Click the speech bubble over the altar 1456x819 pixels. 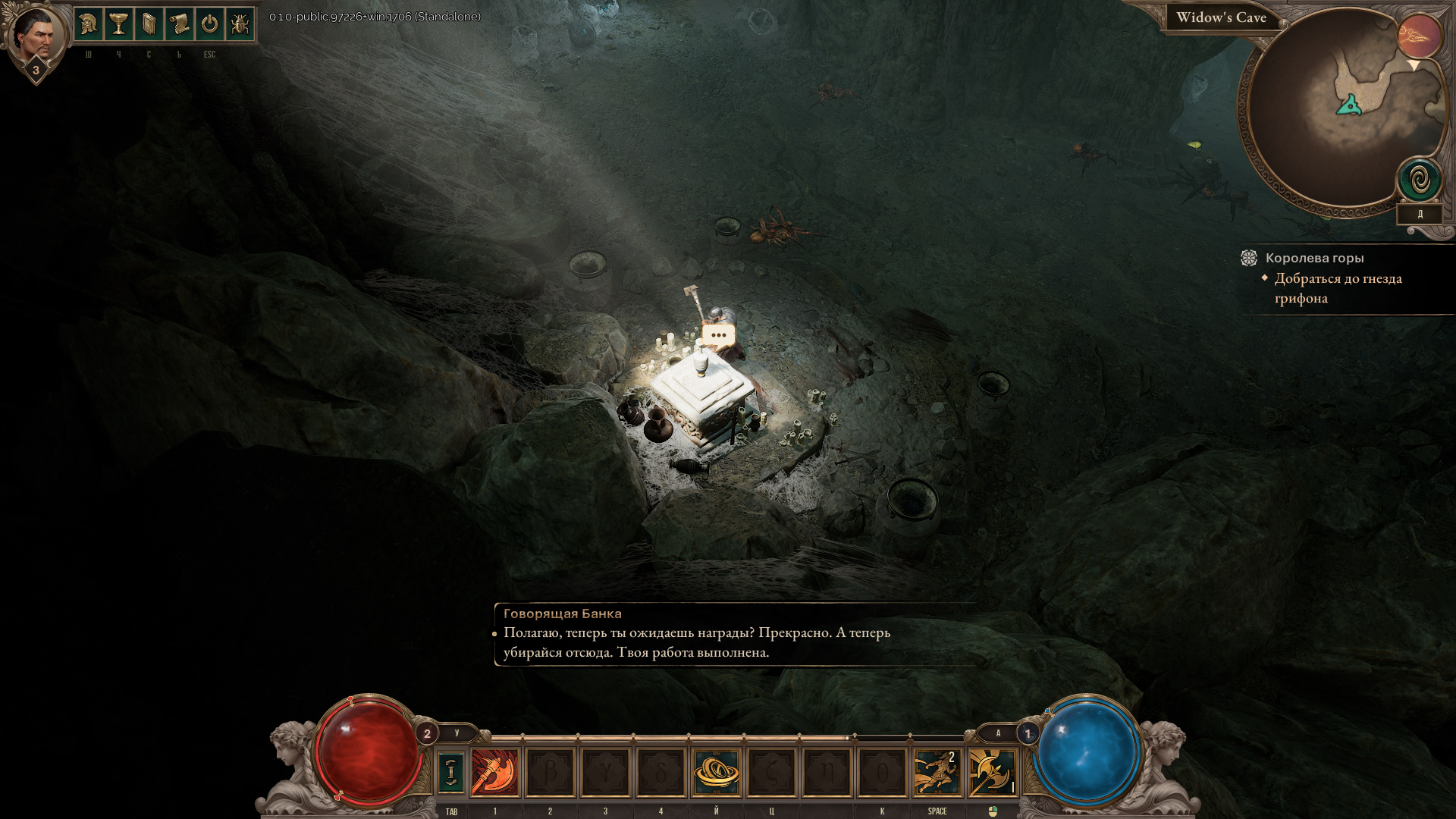718,334
